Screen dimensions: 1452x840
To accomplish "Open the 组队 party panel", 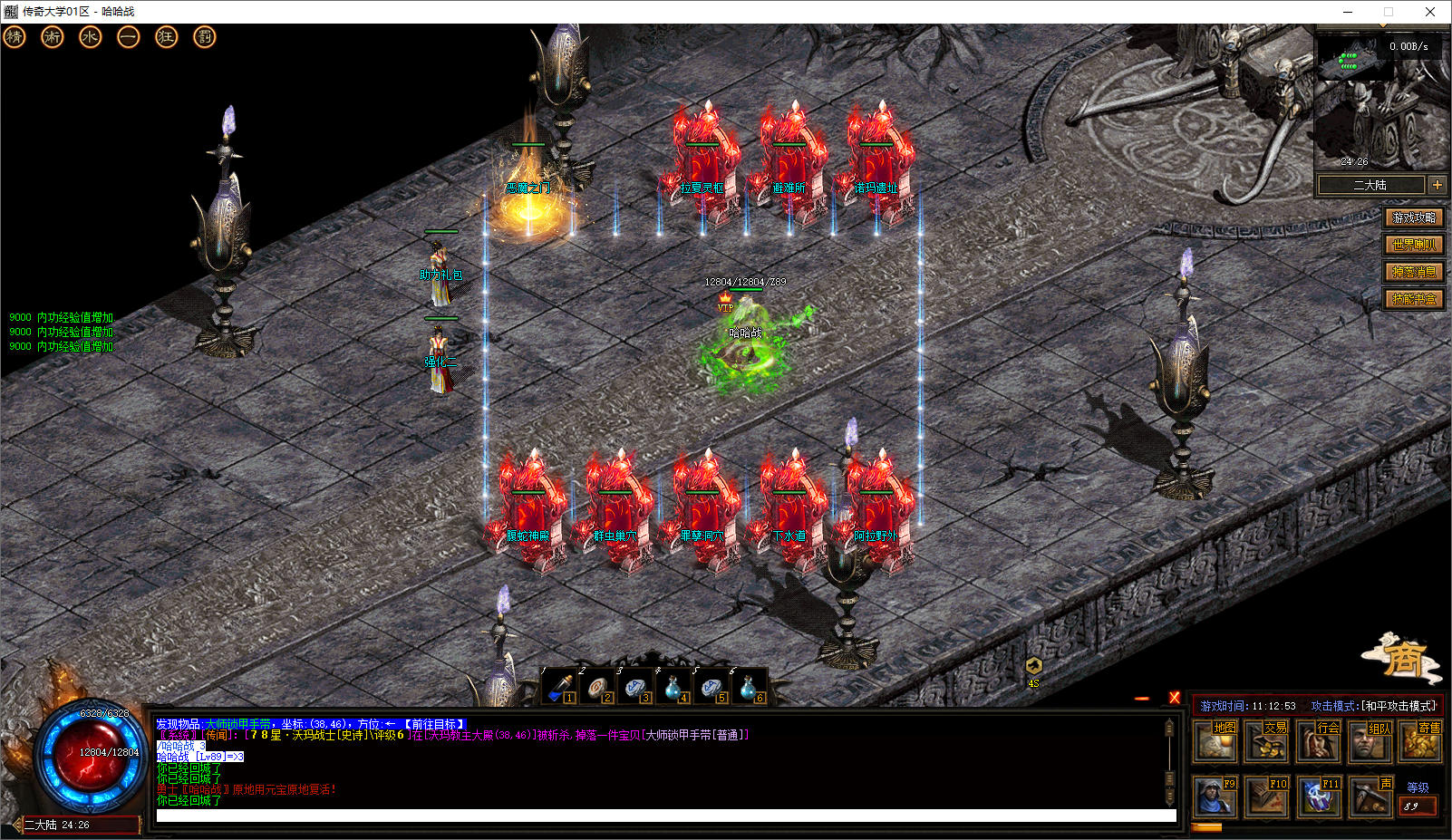I will tap(1370, 742).
